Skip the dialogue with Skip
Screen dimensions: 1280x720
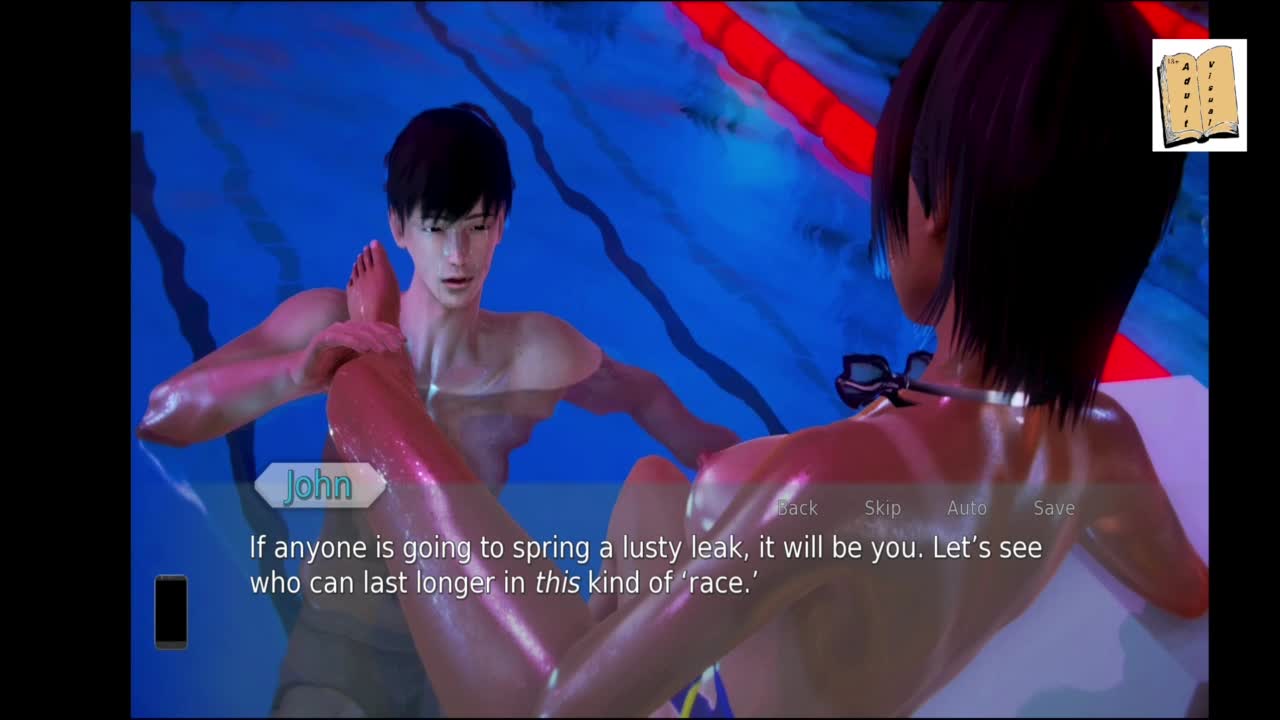point(882,508)
